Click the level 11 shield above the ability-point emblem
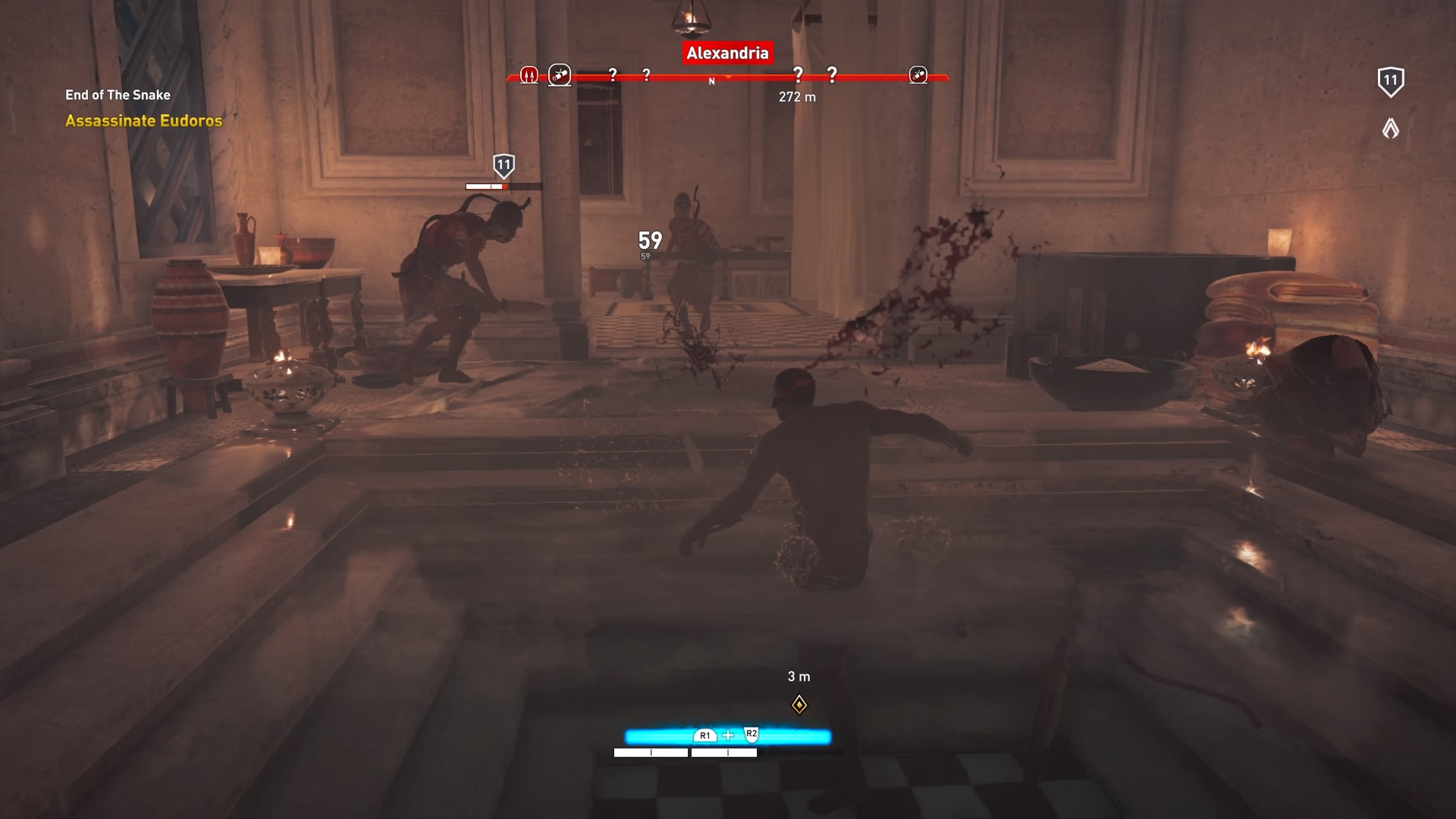 [1390, 81]
